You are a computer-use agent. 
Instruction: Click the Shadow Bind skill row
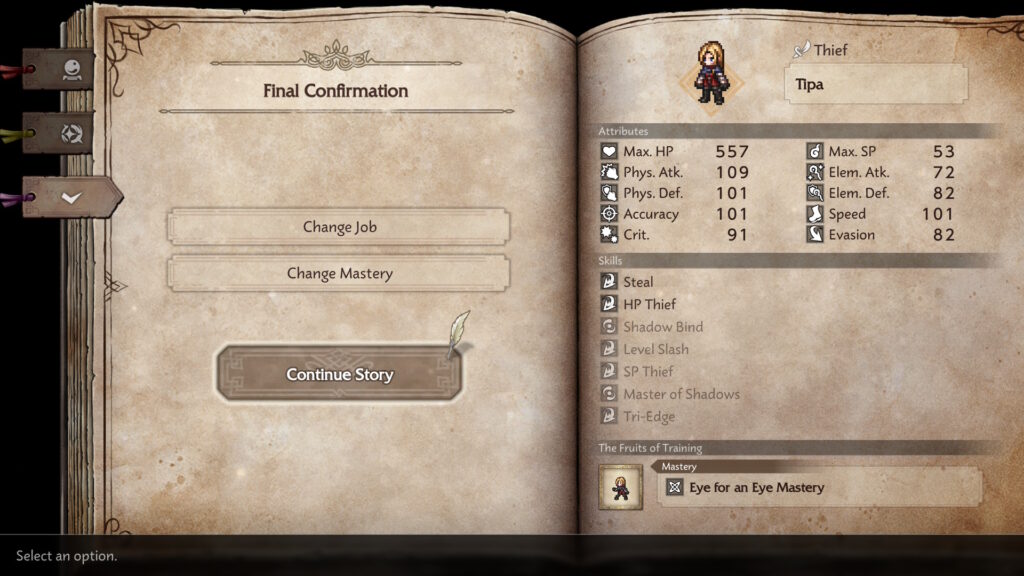(662, 327)
